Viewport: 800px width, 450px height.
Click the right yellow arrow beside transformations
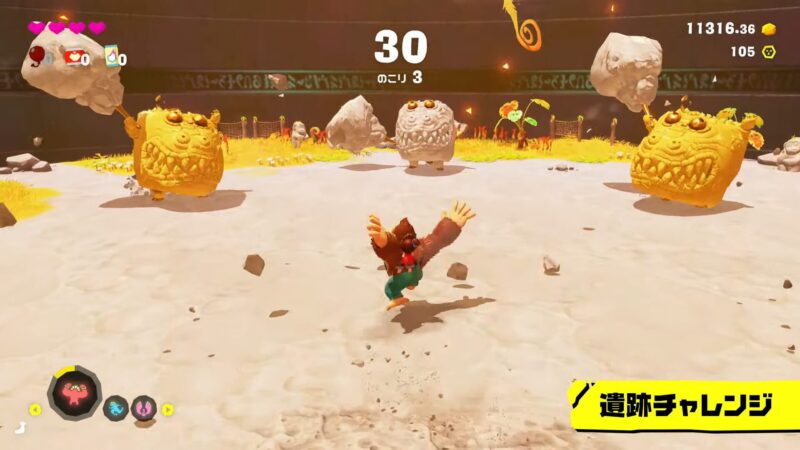[x=168, y=408]
